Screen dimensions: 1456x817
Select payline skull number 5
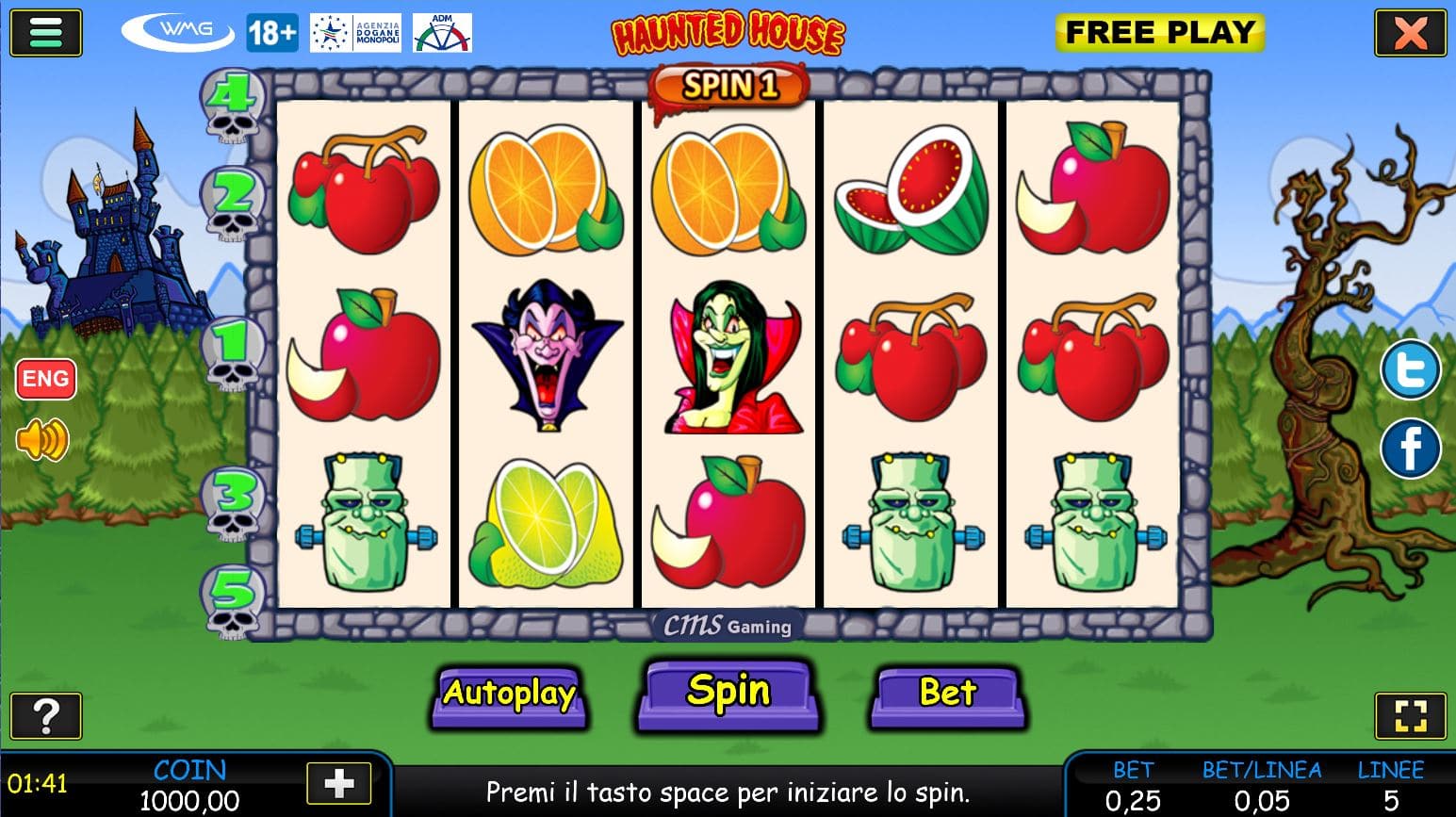coord(232,601)
